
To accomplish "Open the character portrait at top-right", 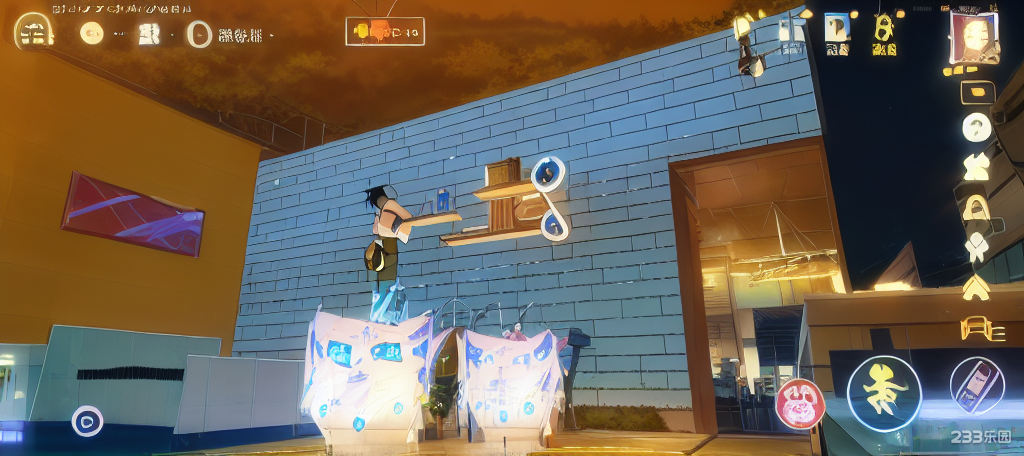I will [974, 37].
